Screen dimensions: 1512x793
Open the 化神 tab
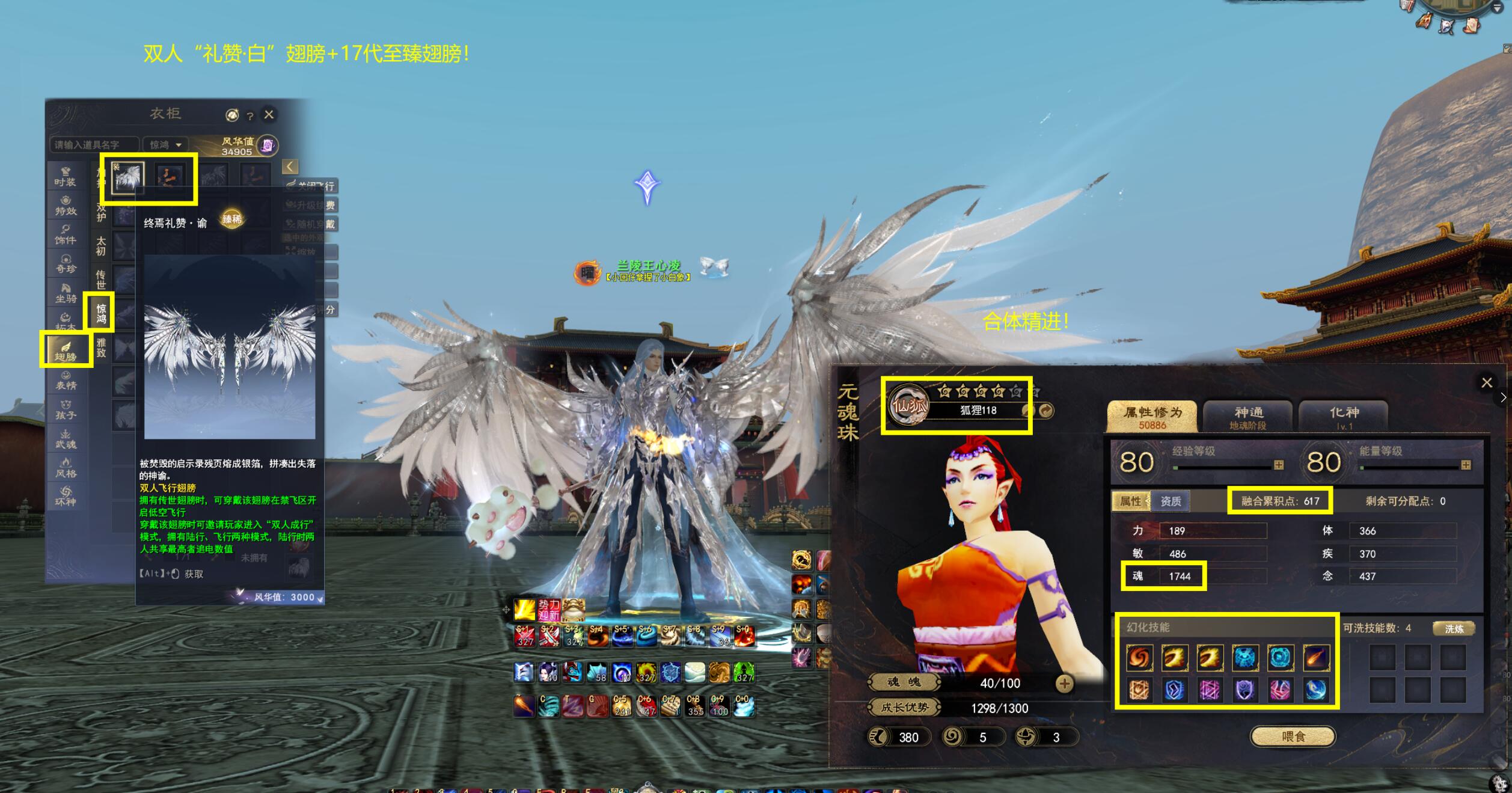pyautogui.click(x=1344, y=416)
